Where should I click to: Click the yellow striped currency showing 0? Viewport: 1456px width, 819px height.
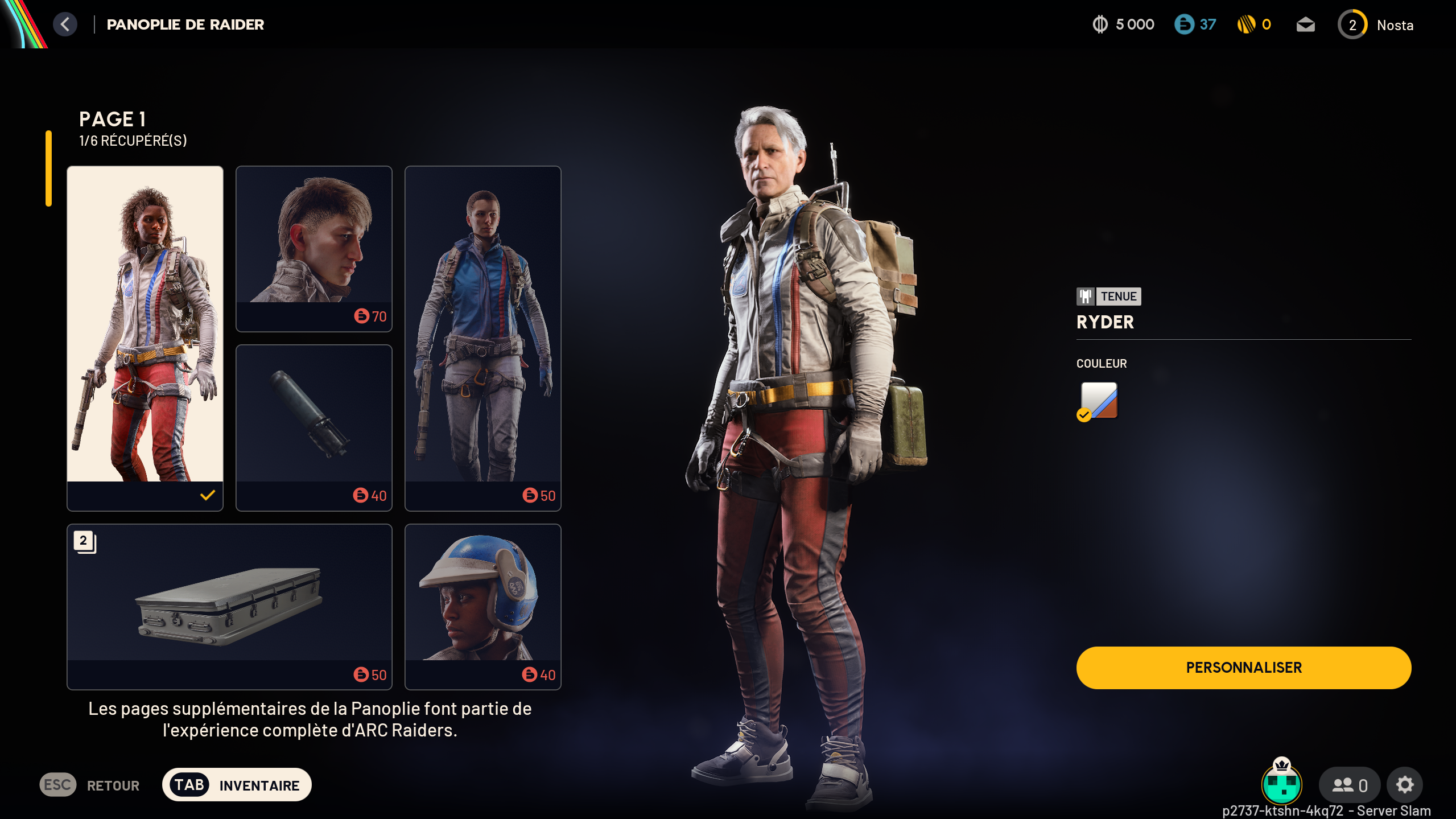click(x=1254, y=24)
